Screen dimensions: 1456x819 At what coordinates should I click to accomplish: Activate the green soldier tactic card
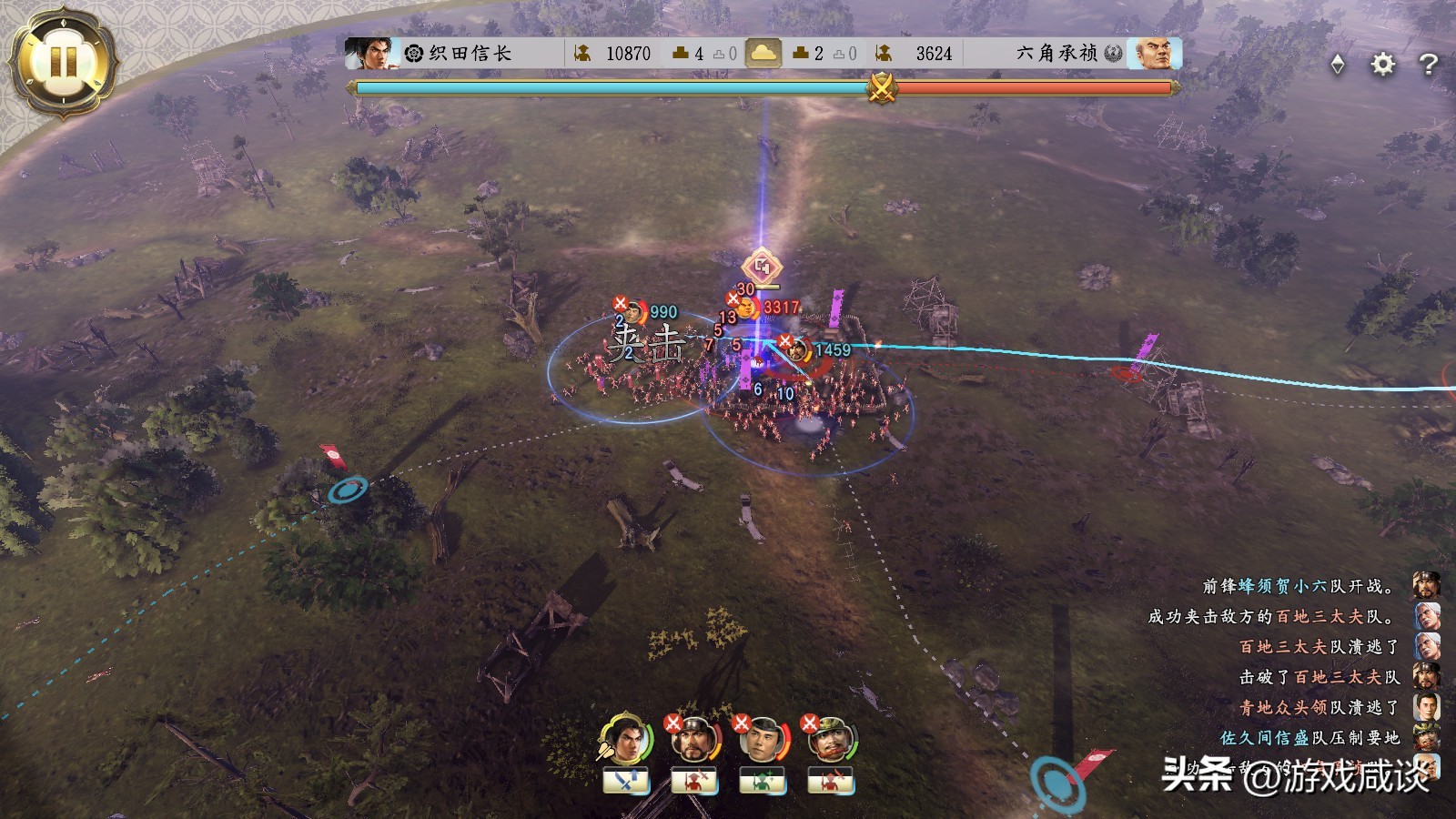(x=763, y=781)
